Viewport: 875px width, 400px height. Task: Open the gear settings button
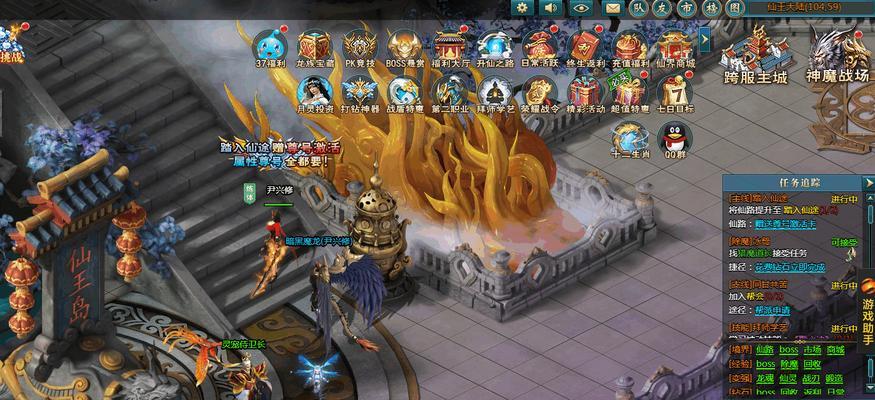(522, 8)
